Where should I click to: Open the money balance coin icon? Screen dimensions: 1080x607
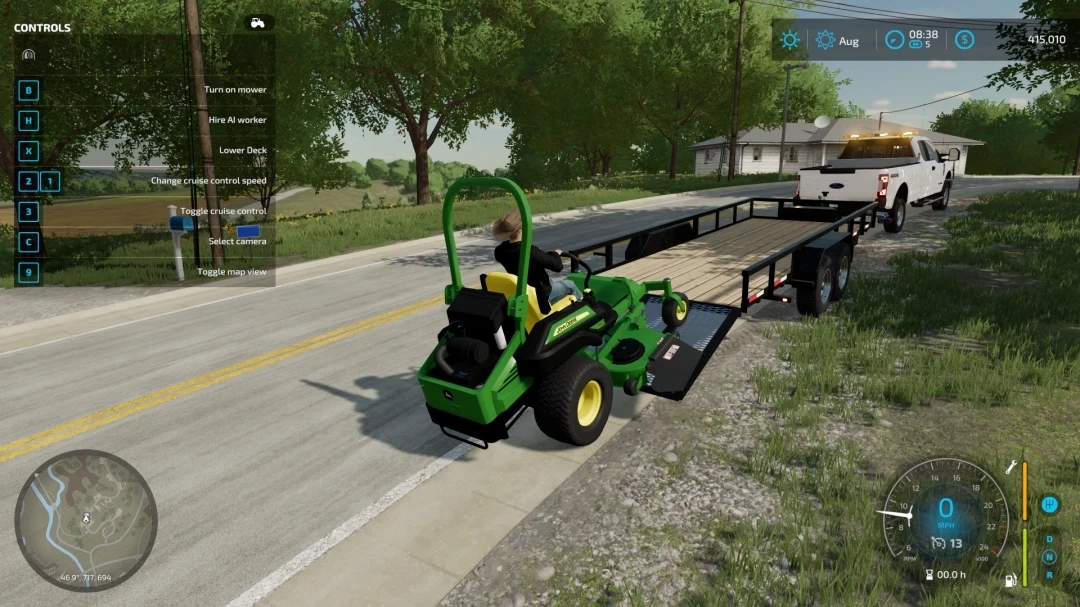964,40
